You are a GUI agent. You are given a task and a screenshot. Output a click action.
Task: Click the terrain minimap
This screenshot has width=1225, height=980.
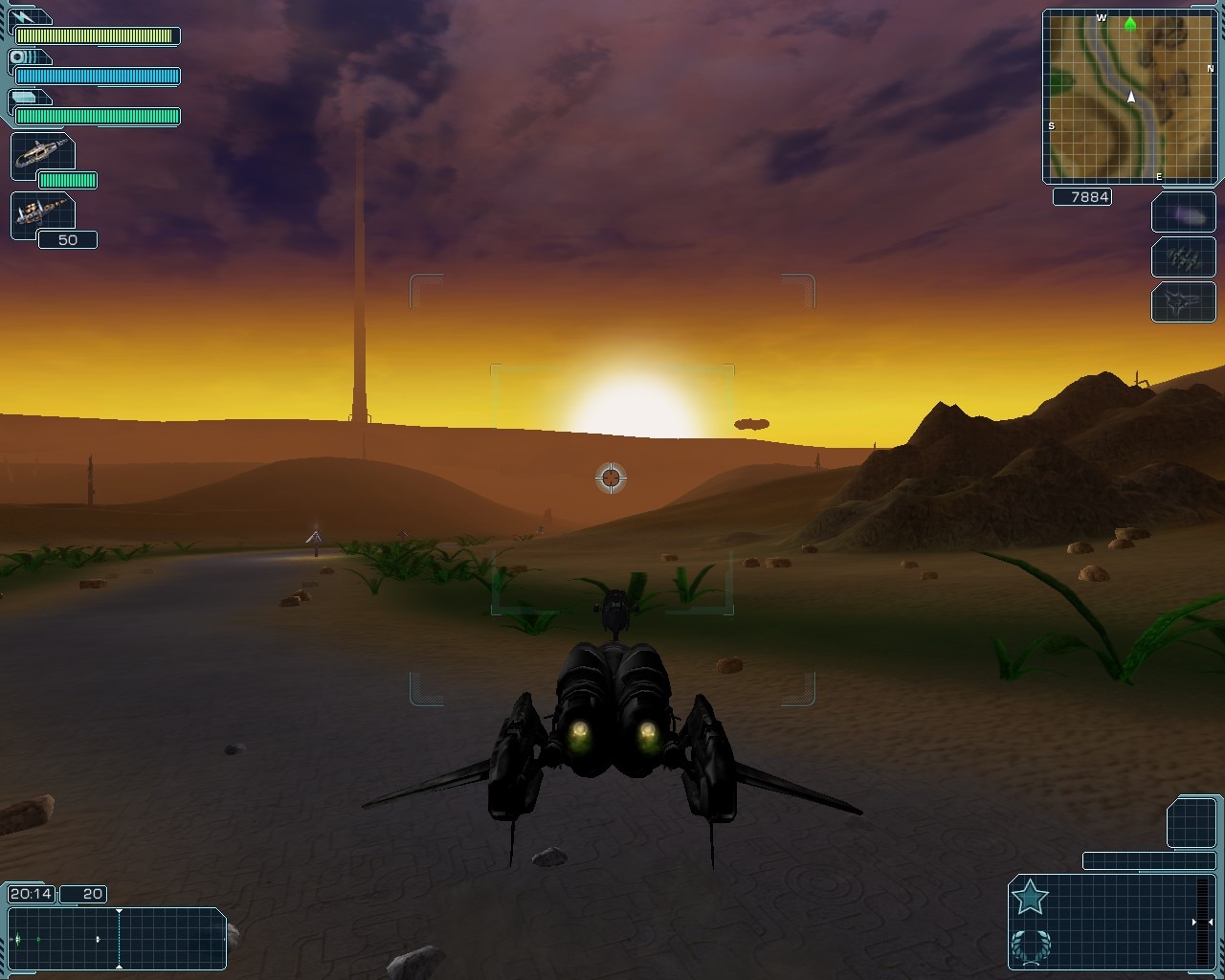pos(1129,96)
